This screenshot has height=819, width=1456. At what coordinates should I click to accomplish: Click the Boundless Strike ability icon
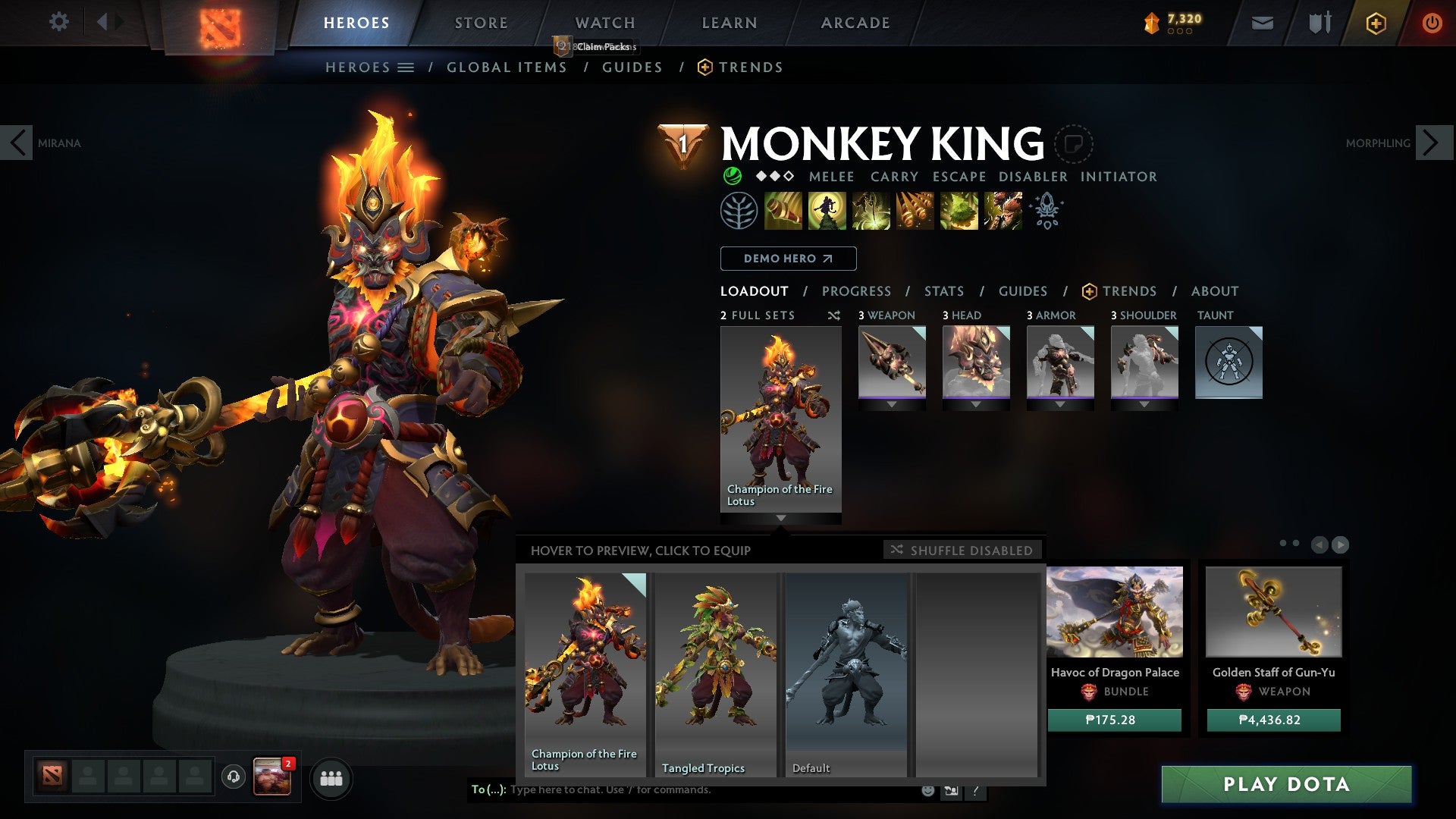[783, 210]
